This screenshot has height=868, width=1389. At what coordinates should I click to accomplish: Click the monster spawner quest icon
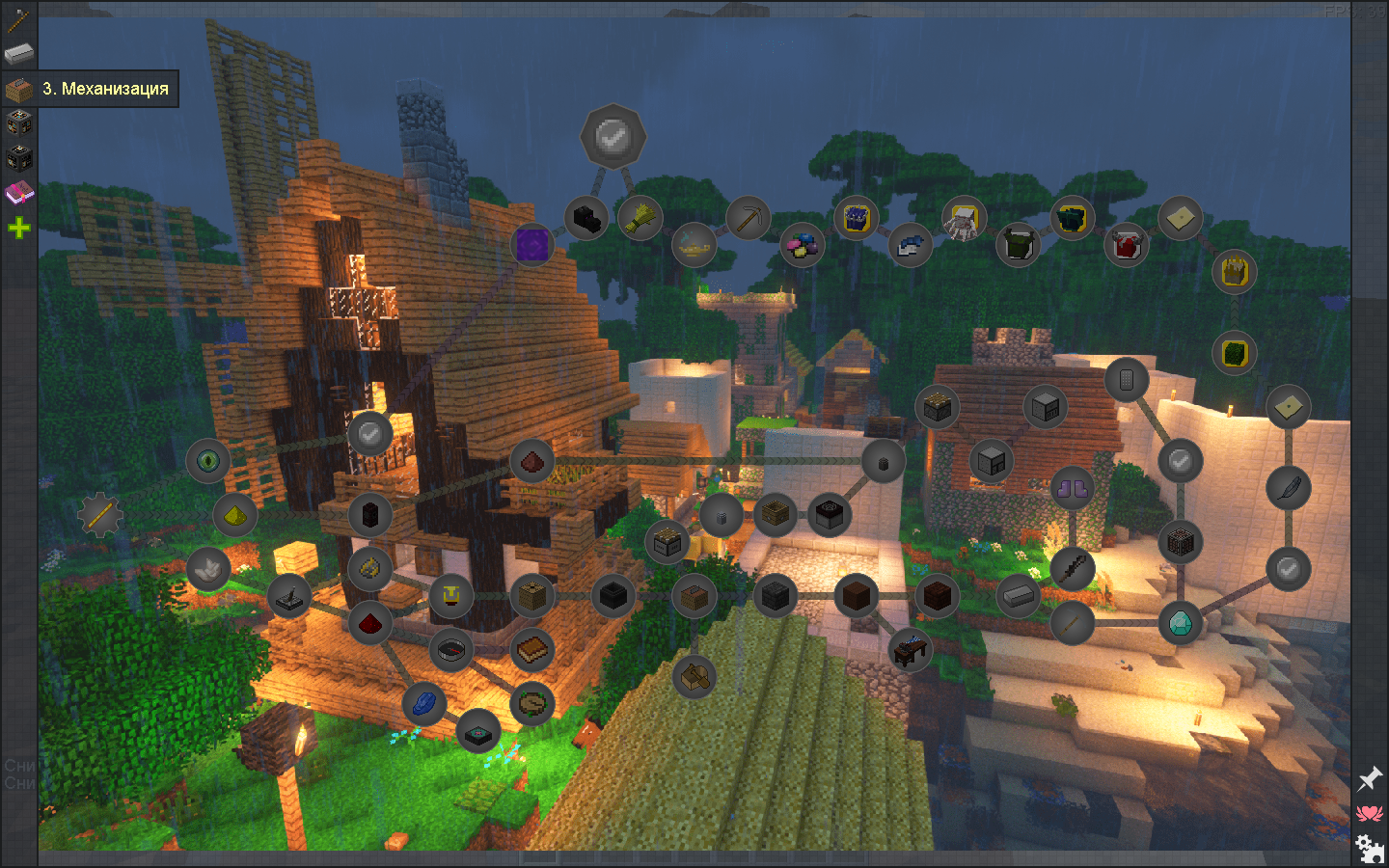pos(1179,540)
